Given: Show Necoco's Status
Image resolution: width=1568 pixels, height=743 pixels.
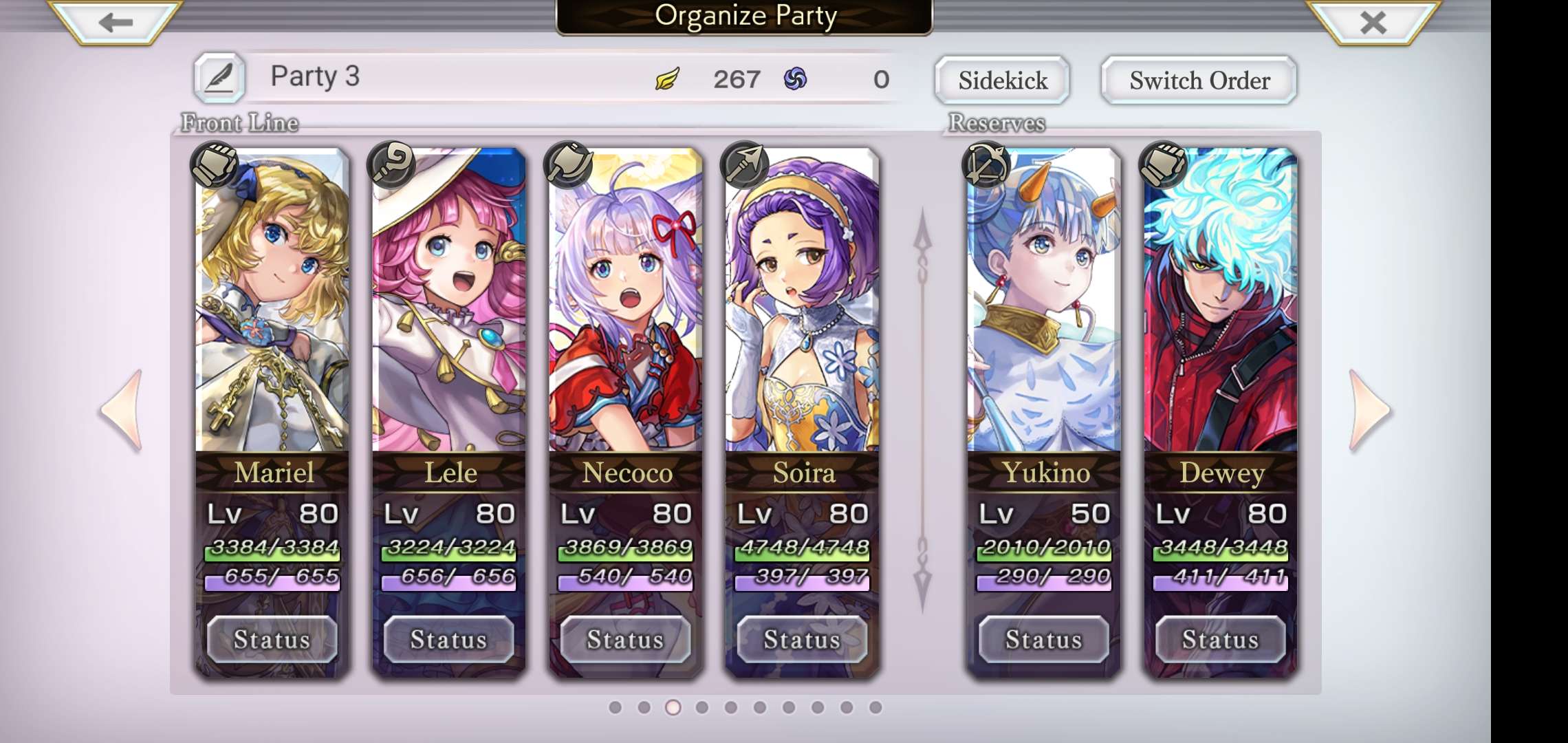Looking at the screenshot, I should tap(626, 640).
